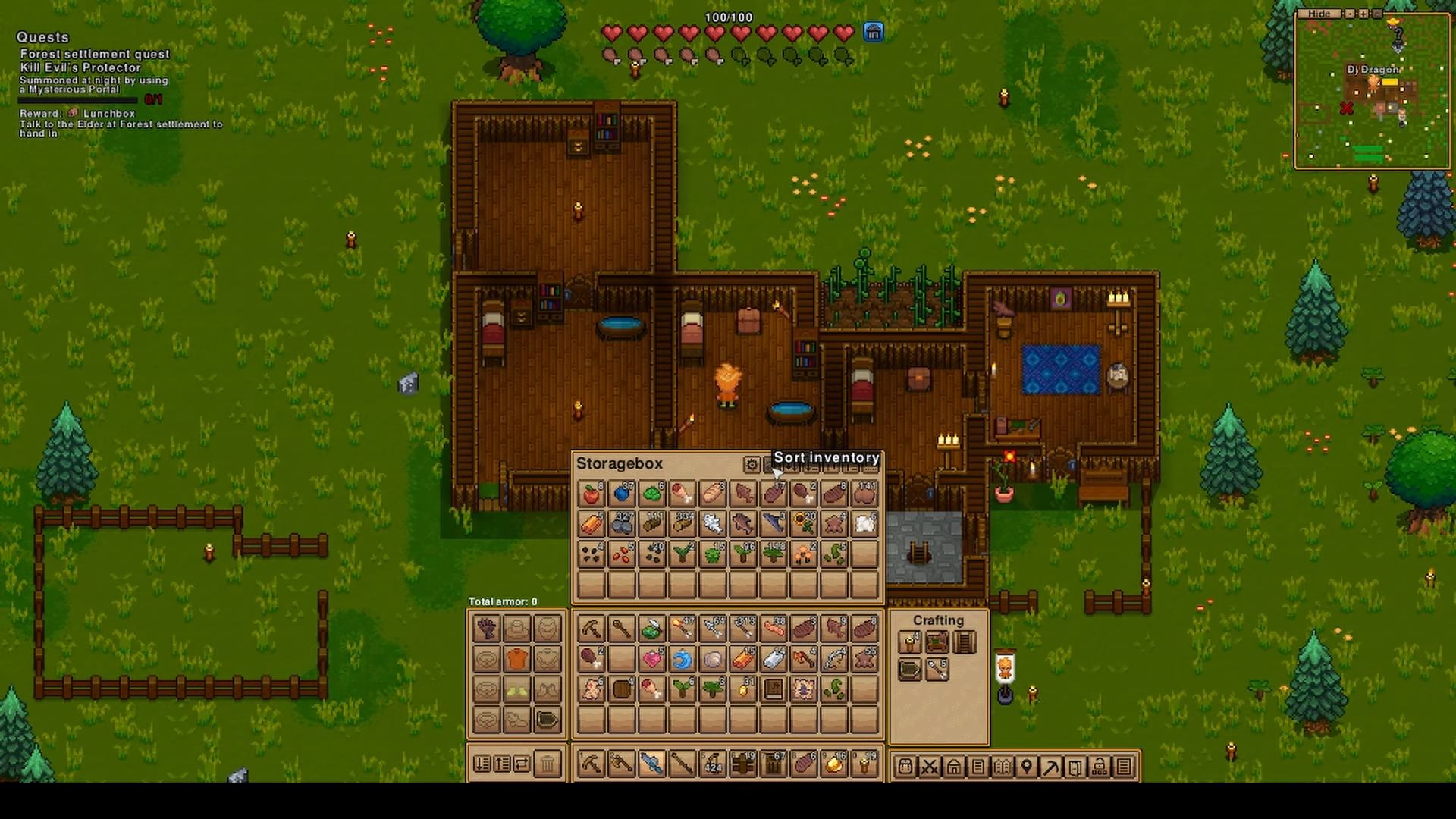Select the pink heart item in inventory
1456x819 pixels.
point(651,659)
